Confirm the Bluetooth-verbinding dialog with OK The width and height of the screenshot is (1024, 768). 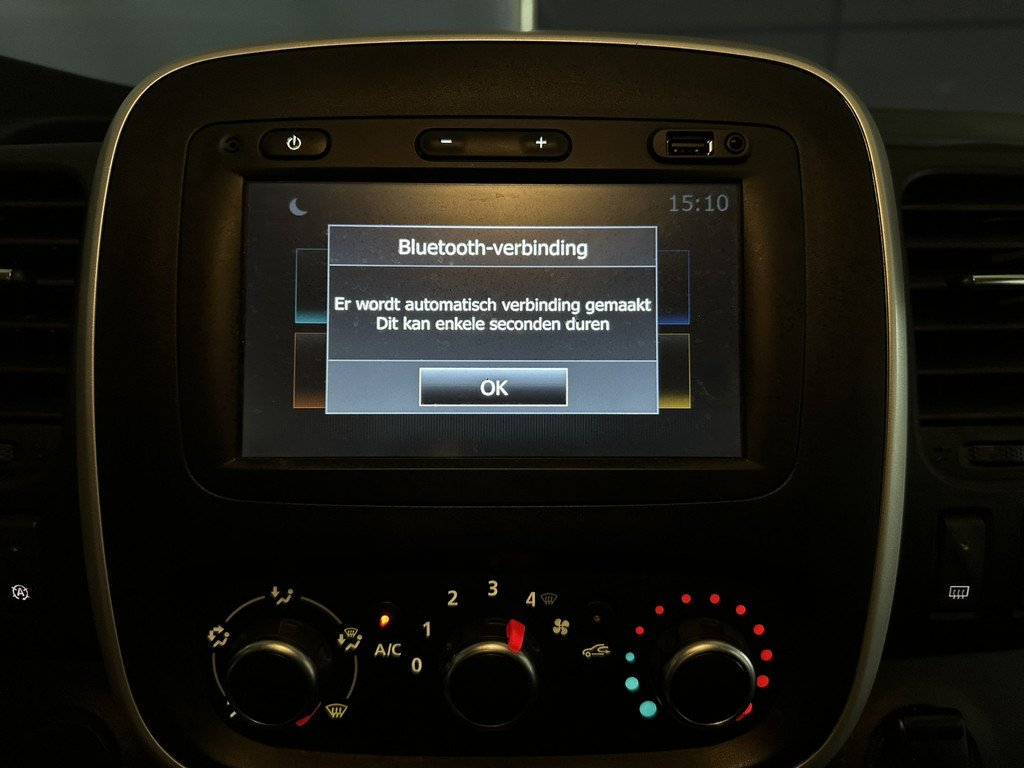pos(493,387)
